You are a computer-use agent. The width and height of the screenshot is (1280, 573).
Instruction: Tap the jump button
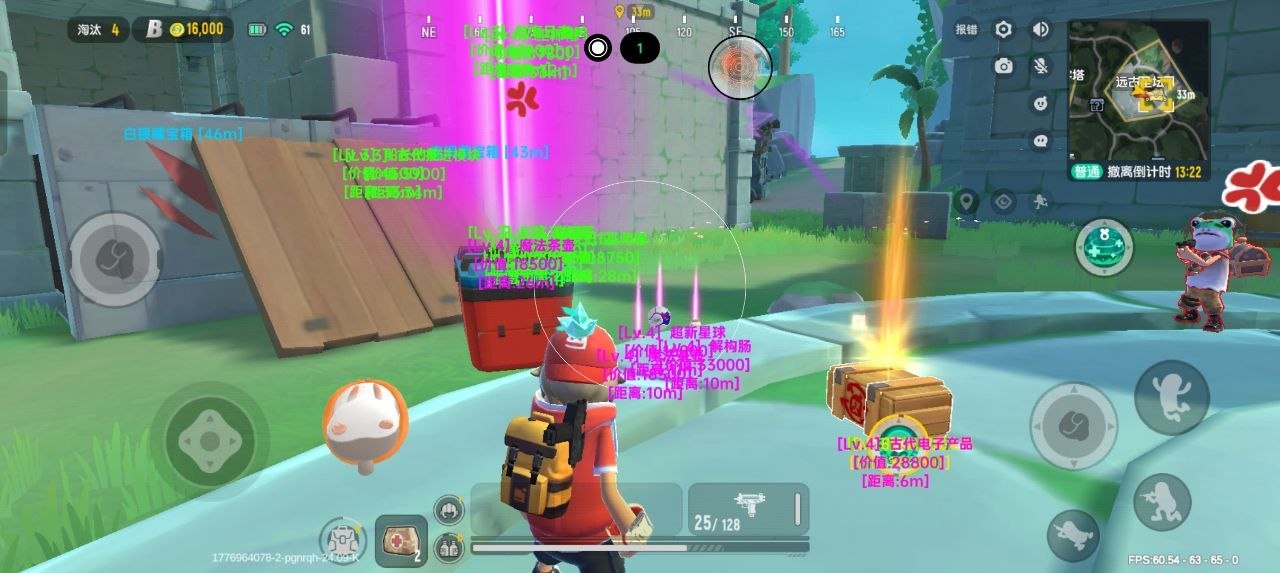[x=1172, y=396]
